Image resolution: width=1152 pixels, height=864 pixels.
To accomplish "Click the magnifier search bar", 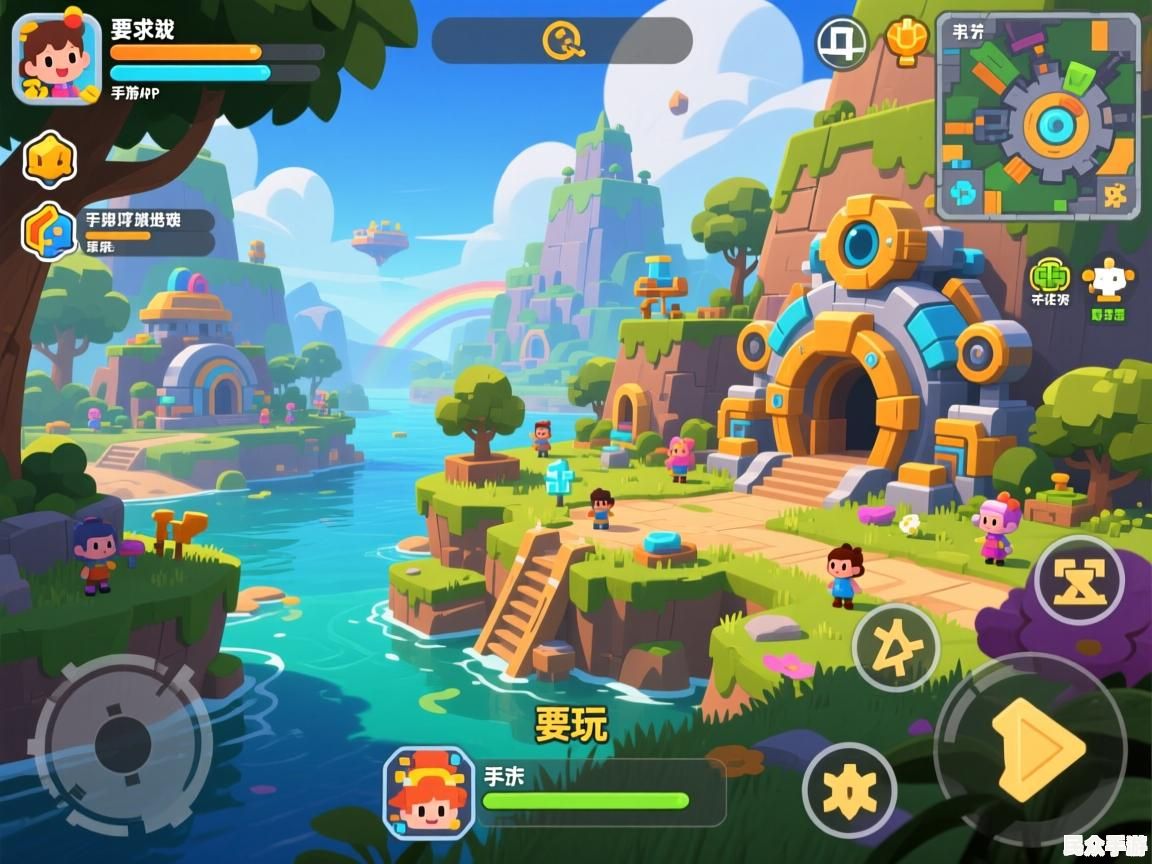I will pyautogui.click(x=562, y=41).
